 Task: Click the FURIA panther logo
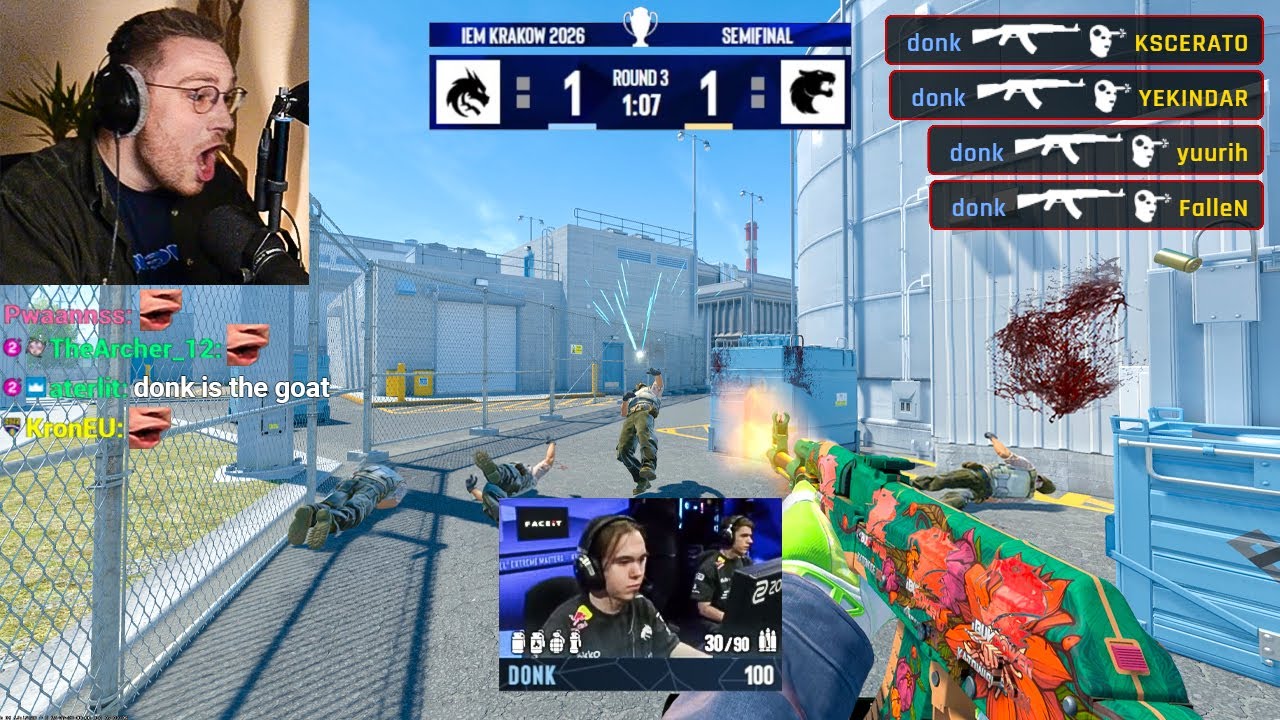(812, 92)
